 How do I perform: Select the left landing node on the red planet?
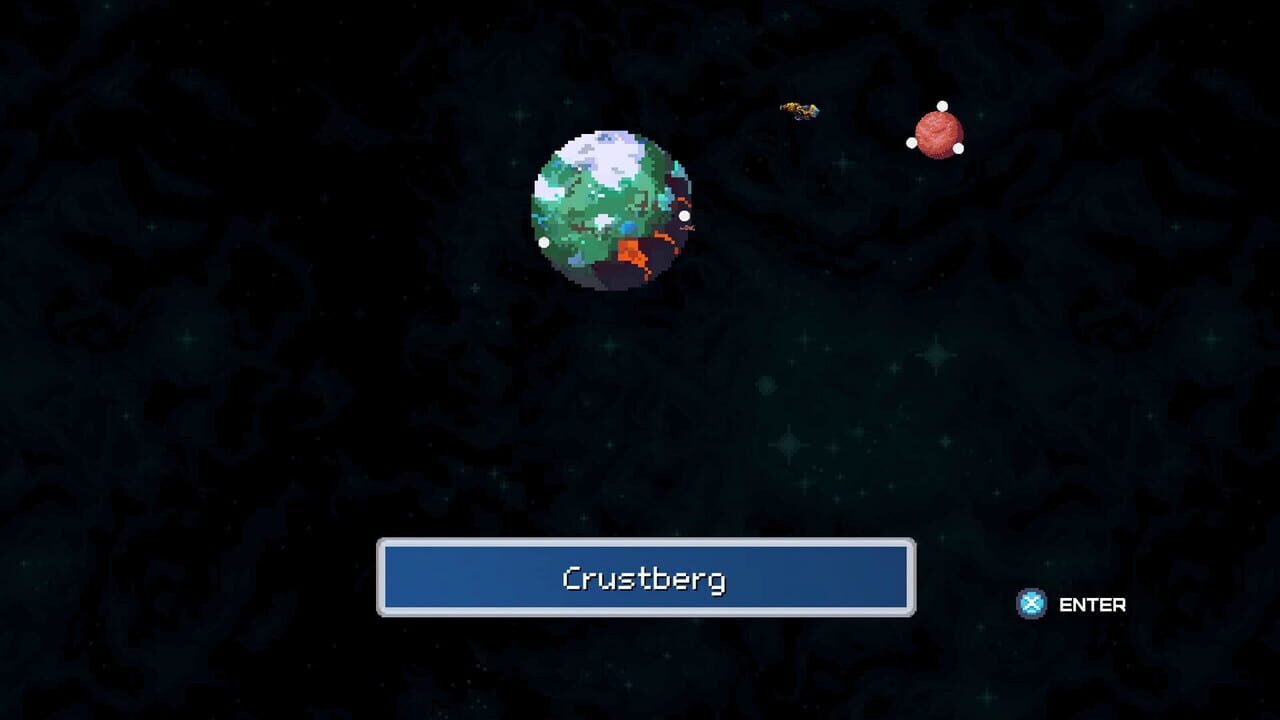pos(910,142)
